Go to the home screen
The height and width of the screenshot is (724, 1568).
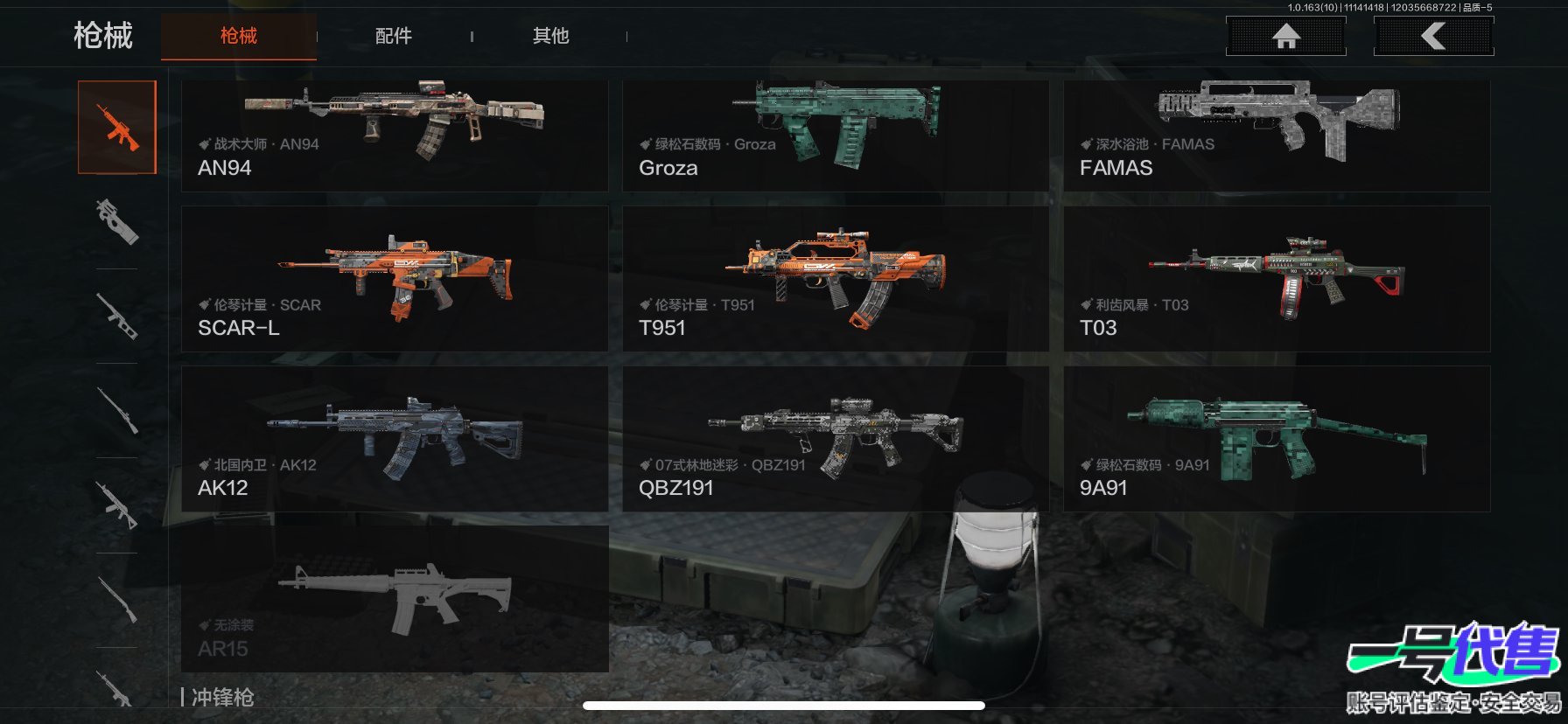pyautogui.click(x=1285, y=36)
